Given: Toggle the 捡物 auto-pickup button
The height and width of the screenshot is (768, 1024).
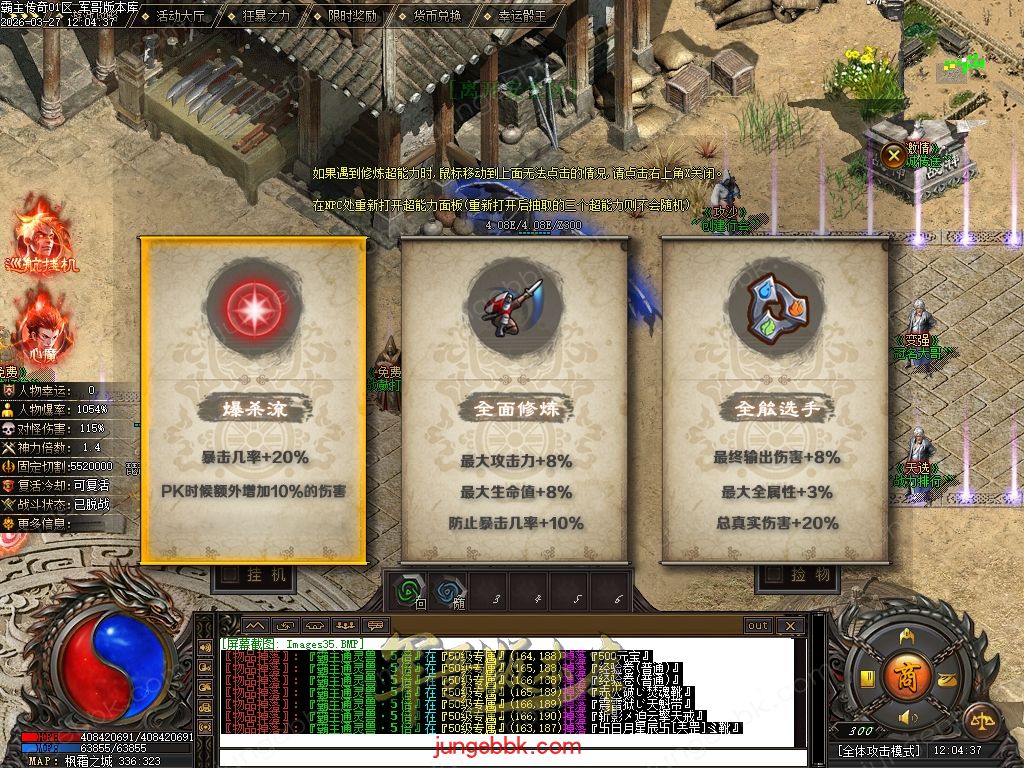Looking at the screenshot, I should click(797, 575).
